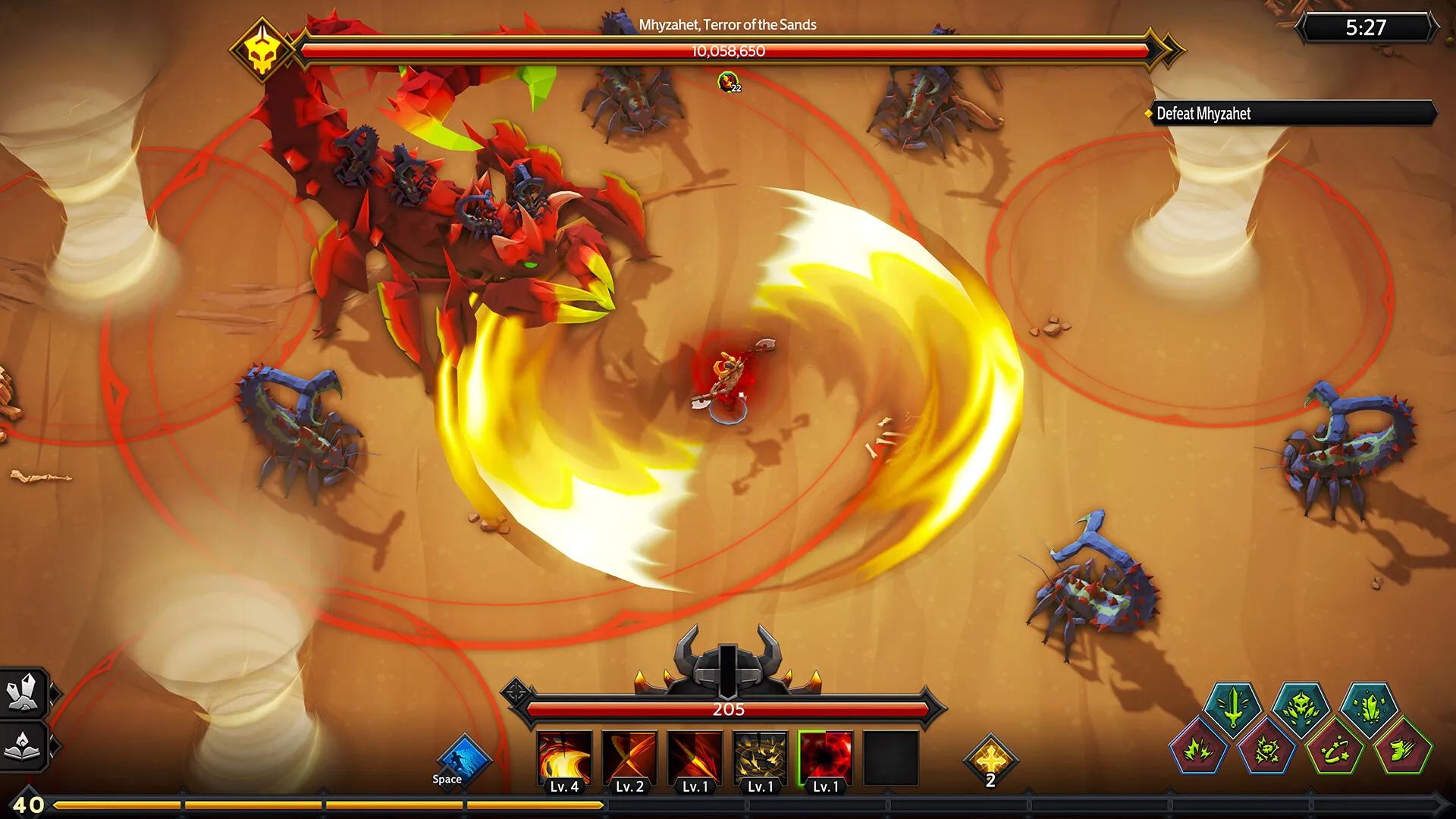1456x819 pixels.
Task: Open the crystal shards panel tab
Action: tap(24, 693)
